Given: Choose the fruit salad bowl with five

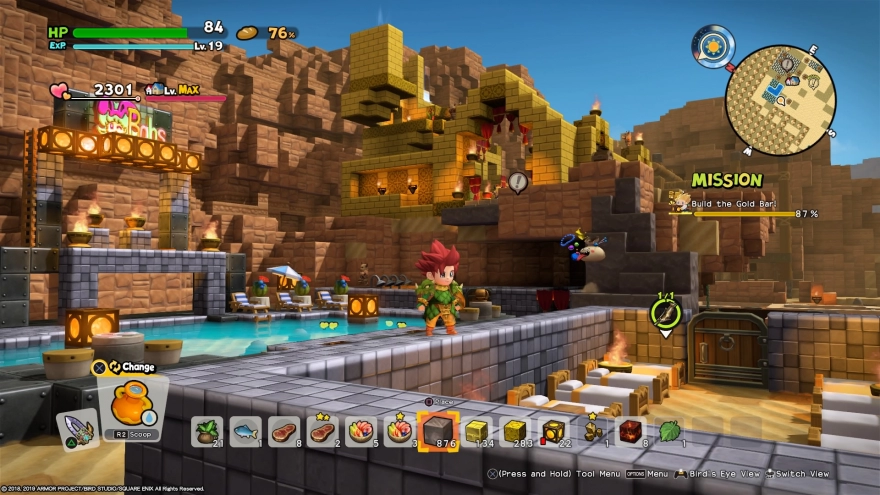Looking at the screenshot, I should click(x=361, y=432).
